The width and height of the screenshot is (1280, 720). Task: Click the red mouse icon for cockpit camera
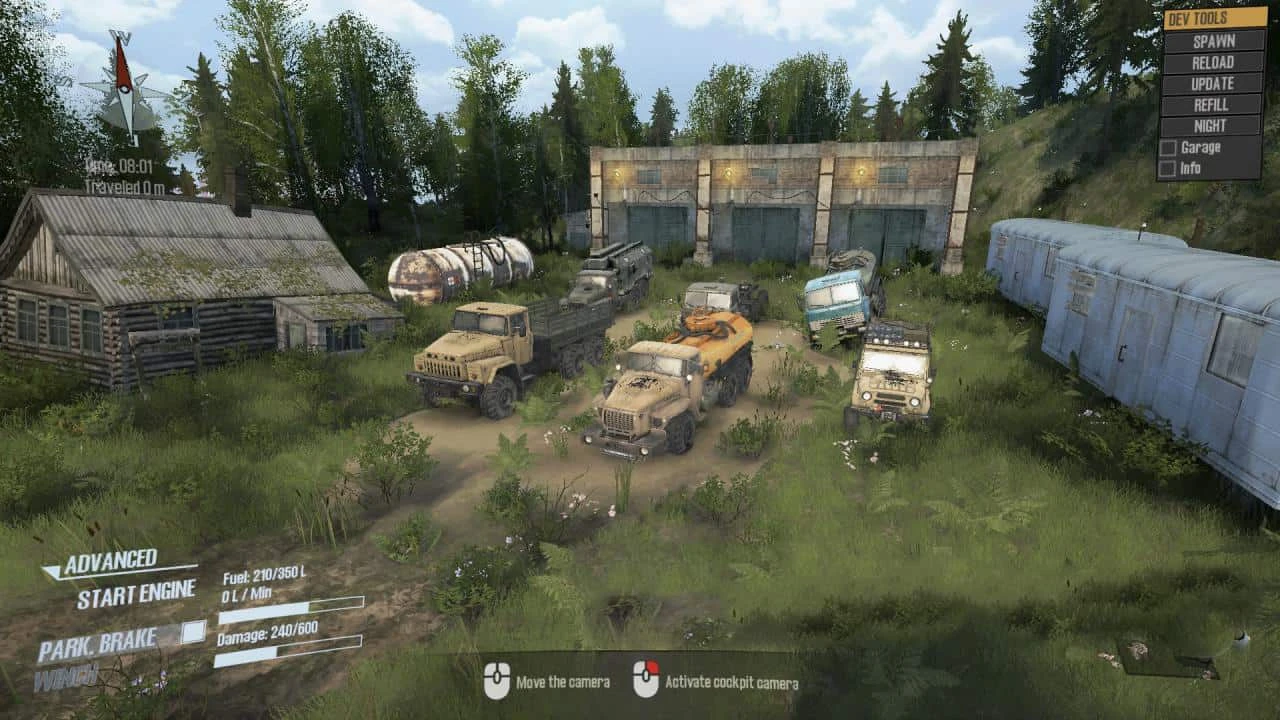tap(646, 676)
